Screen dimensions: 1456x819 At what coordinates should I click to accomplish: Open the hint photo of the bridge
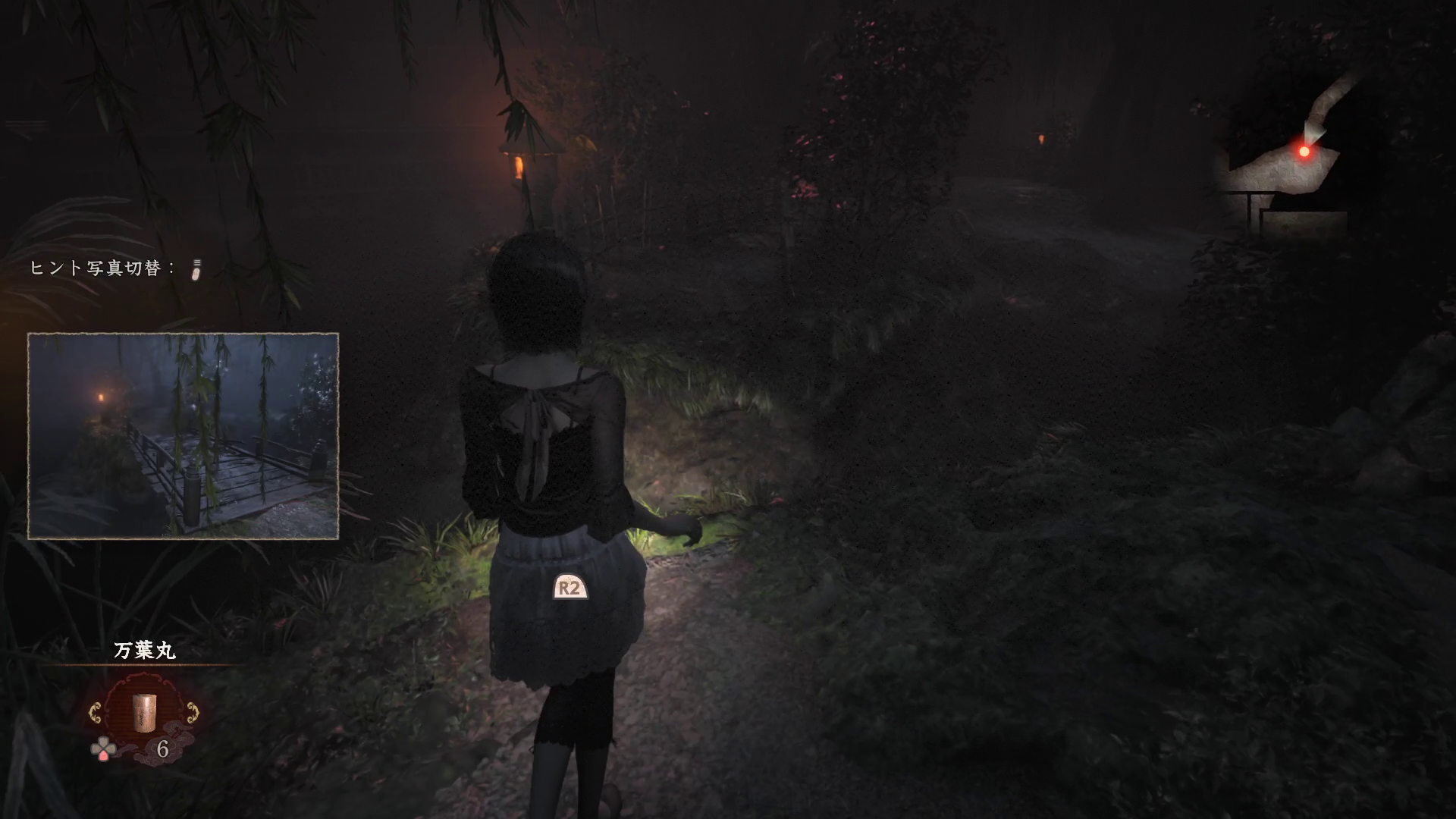(x=183, y=436)
